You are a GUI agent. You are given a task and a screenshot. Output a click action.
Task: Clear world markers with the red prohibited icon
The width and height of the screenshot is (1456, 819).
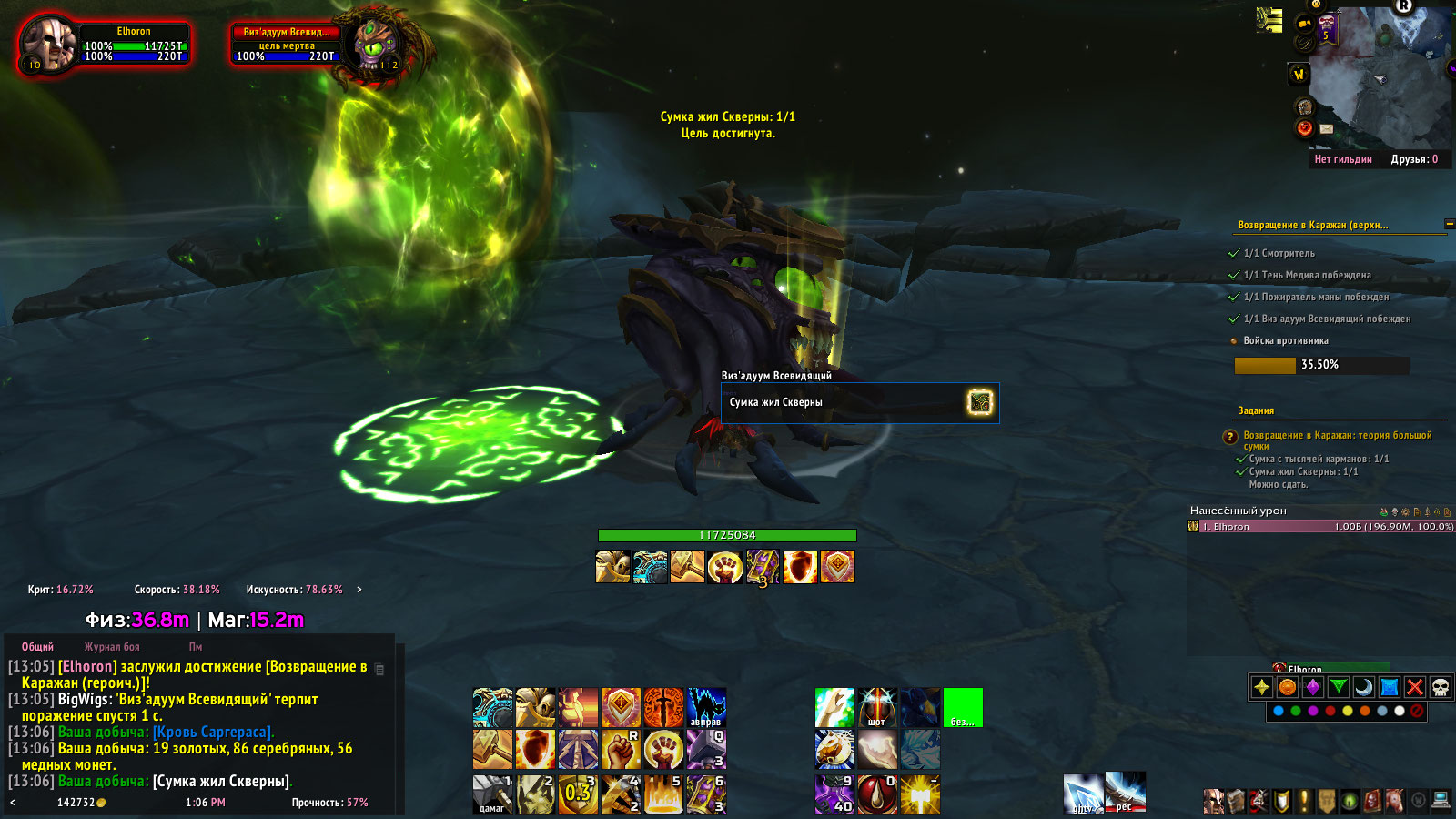click(1417, 711)
